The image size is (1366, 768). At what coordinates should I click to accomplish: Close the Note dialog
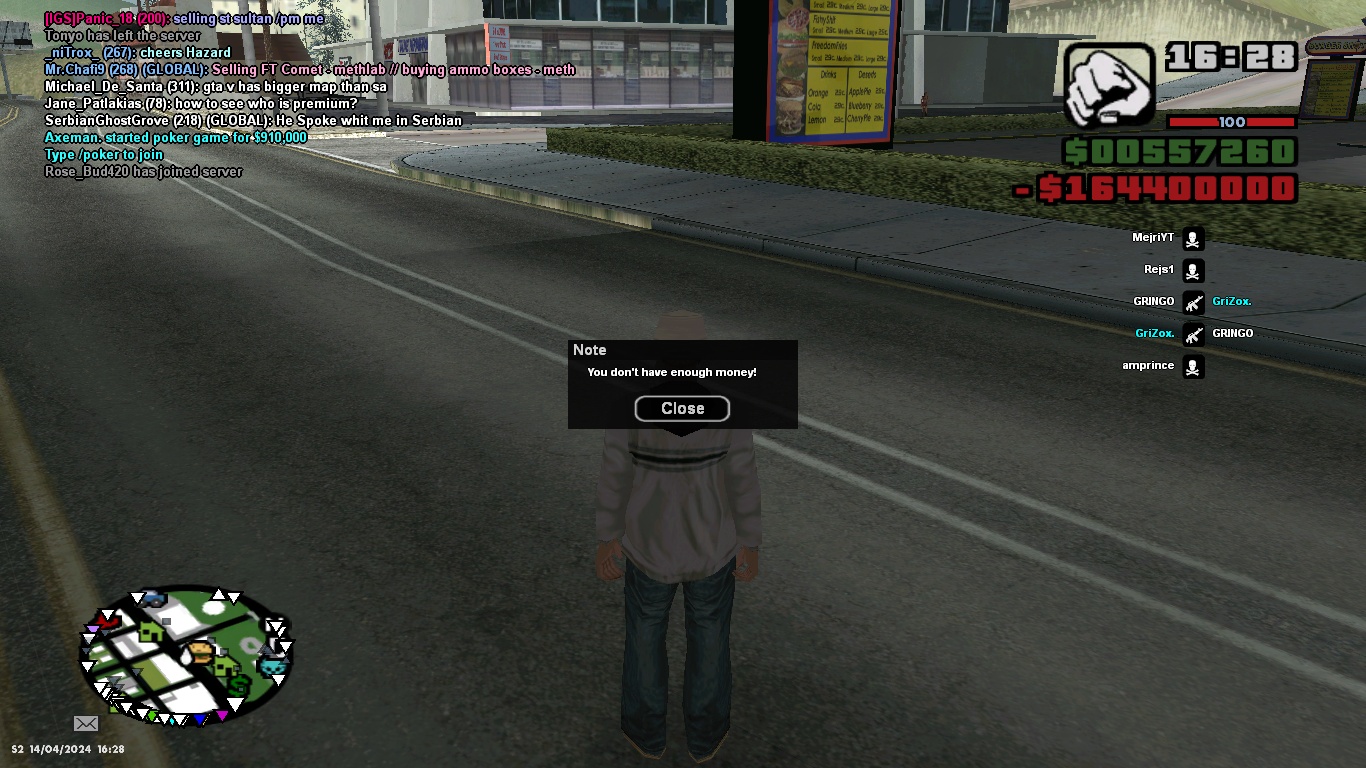[x=682, y=408]
